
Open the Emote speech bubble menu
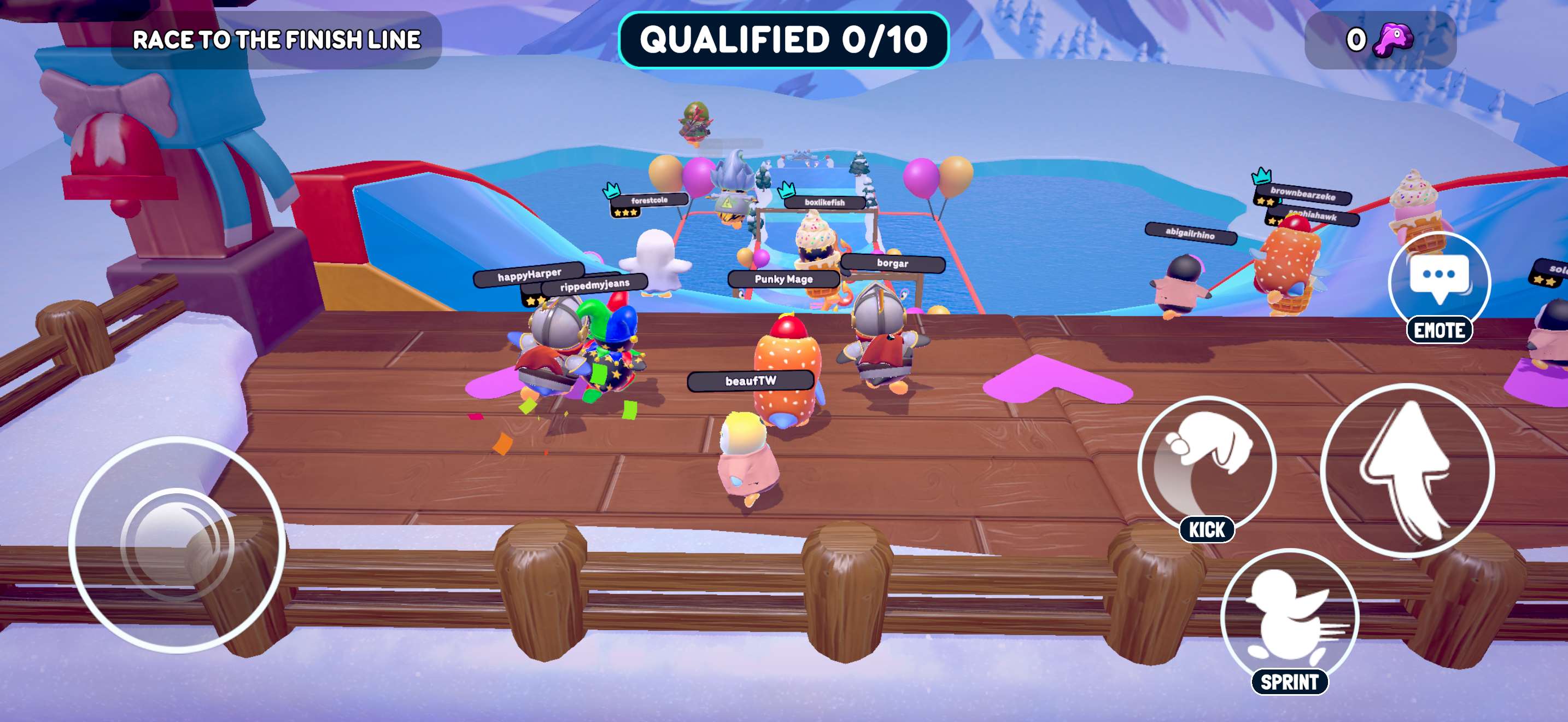point(1439,282)
